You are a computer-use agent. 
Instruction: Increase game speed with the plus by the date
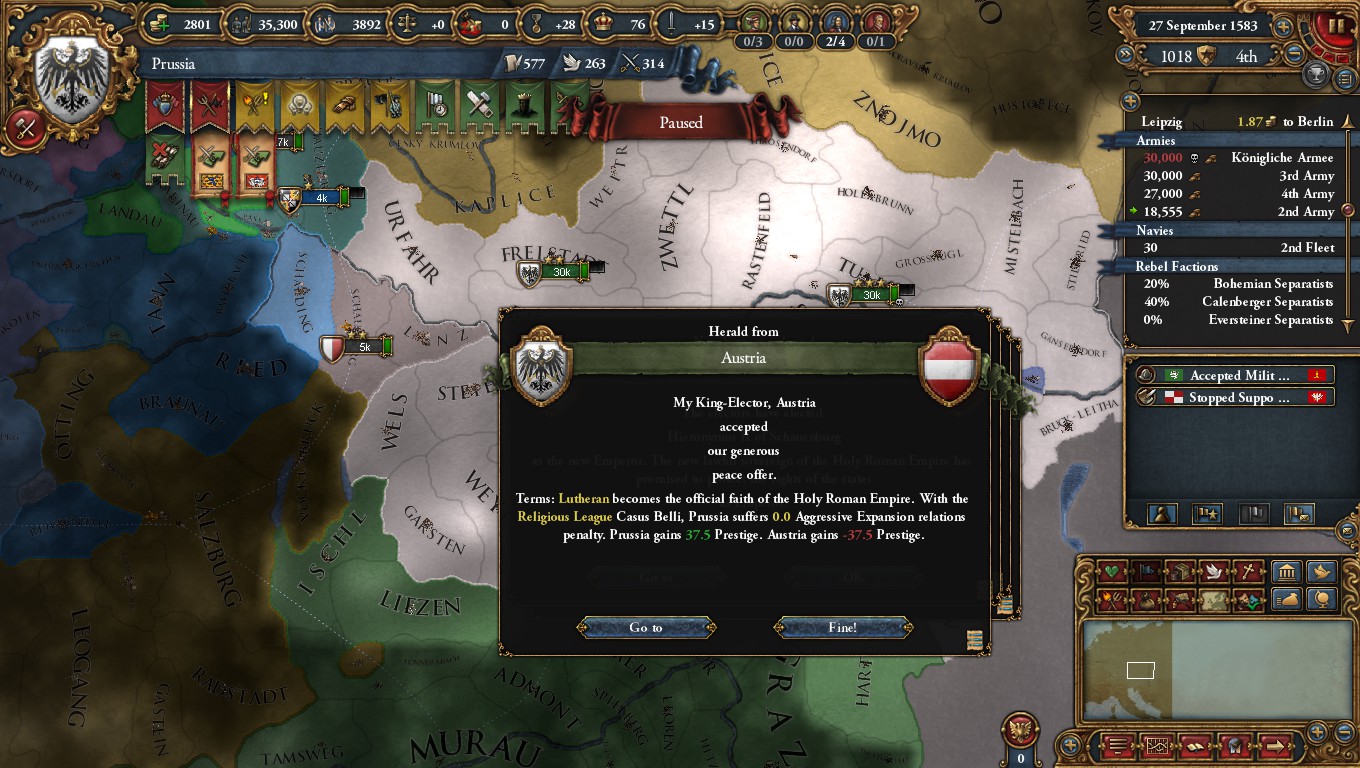[x=1283, y=27]
